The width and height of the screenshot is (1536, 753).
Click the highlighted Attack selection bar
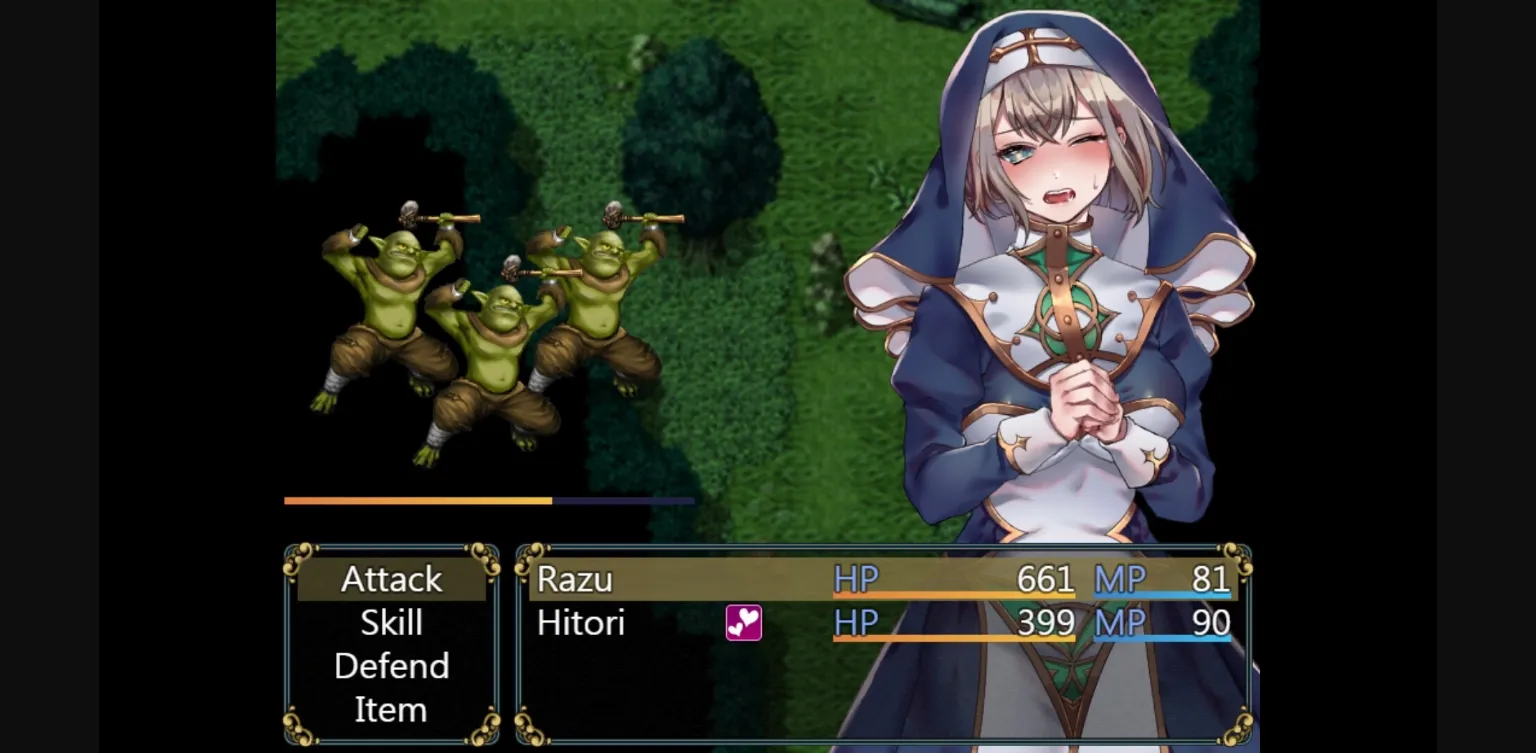391,579
